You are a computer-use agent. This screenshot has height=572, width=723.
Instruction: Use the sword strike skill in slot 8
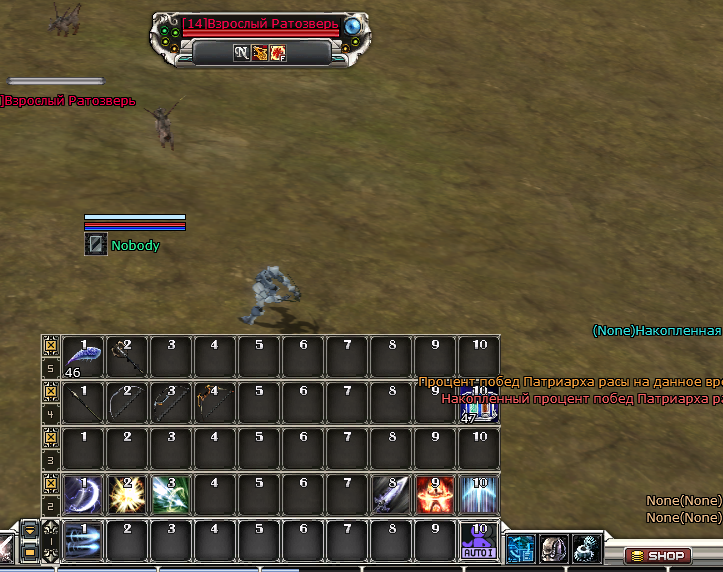pyautogui.click(x=391, y=494)
